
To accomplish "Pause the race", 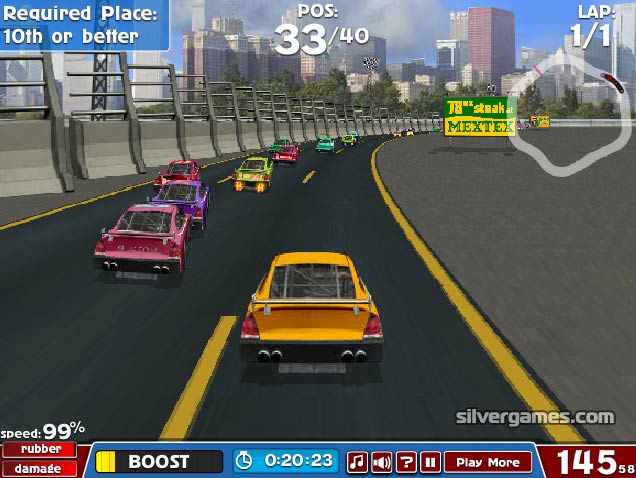I will coord(430,462).
